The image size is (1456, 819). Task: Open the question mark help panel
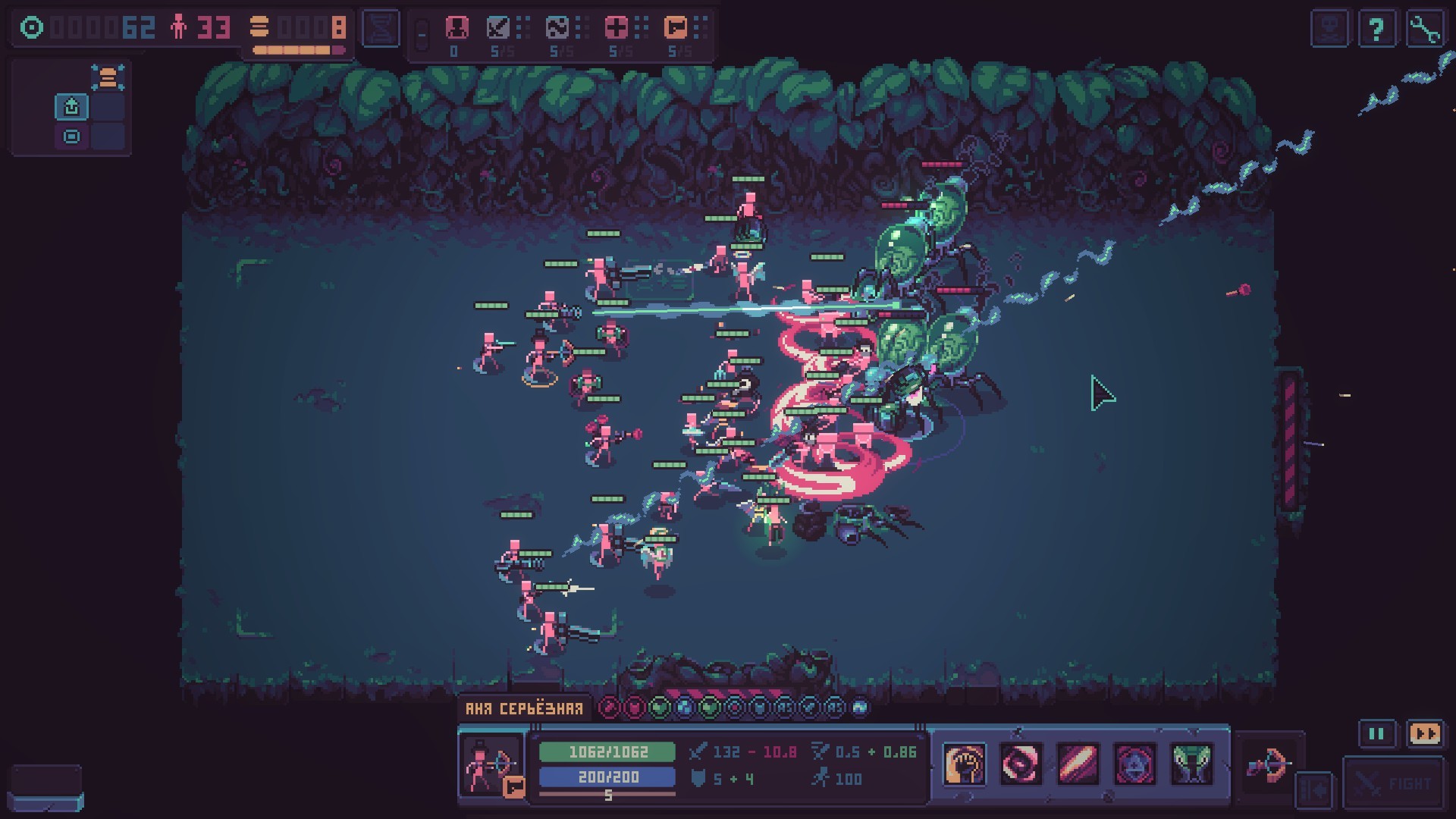pyautogui.click(x=1376, y=30)
